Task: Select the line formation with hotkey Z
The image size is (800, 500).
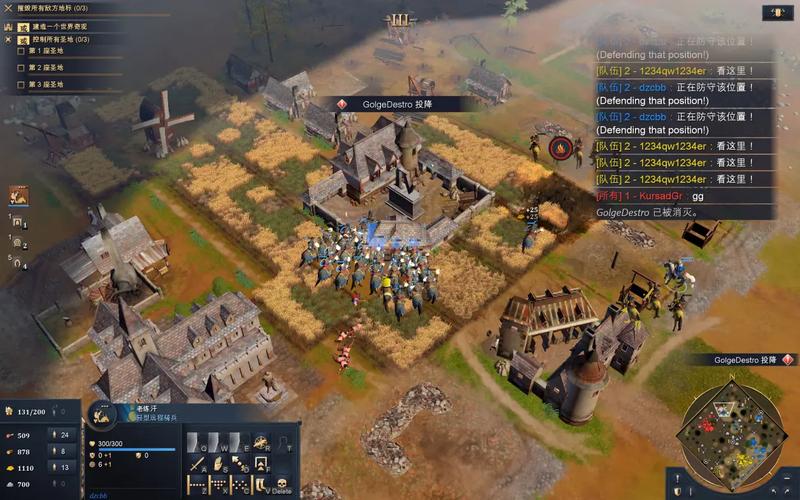Action: point(195,484)
